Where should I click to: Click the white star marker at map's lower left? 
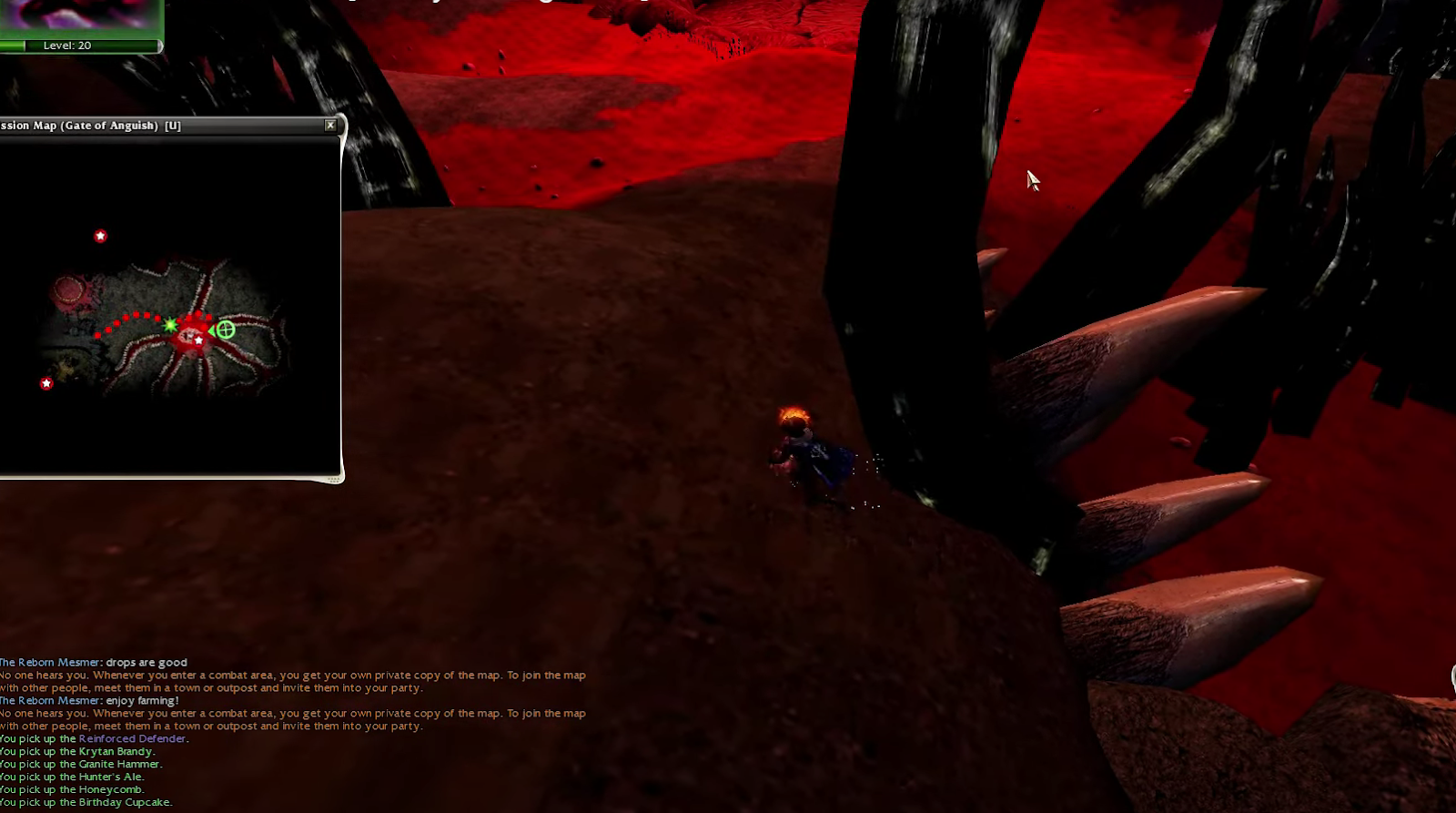pyautogui.click(x=45, y=383)
